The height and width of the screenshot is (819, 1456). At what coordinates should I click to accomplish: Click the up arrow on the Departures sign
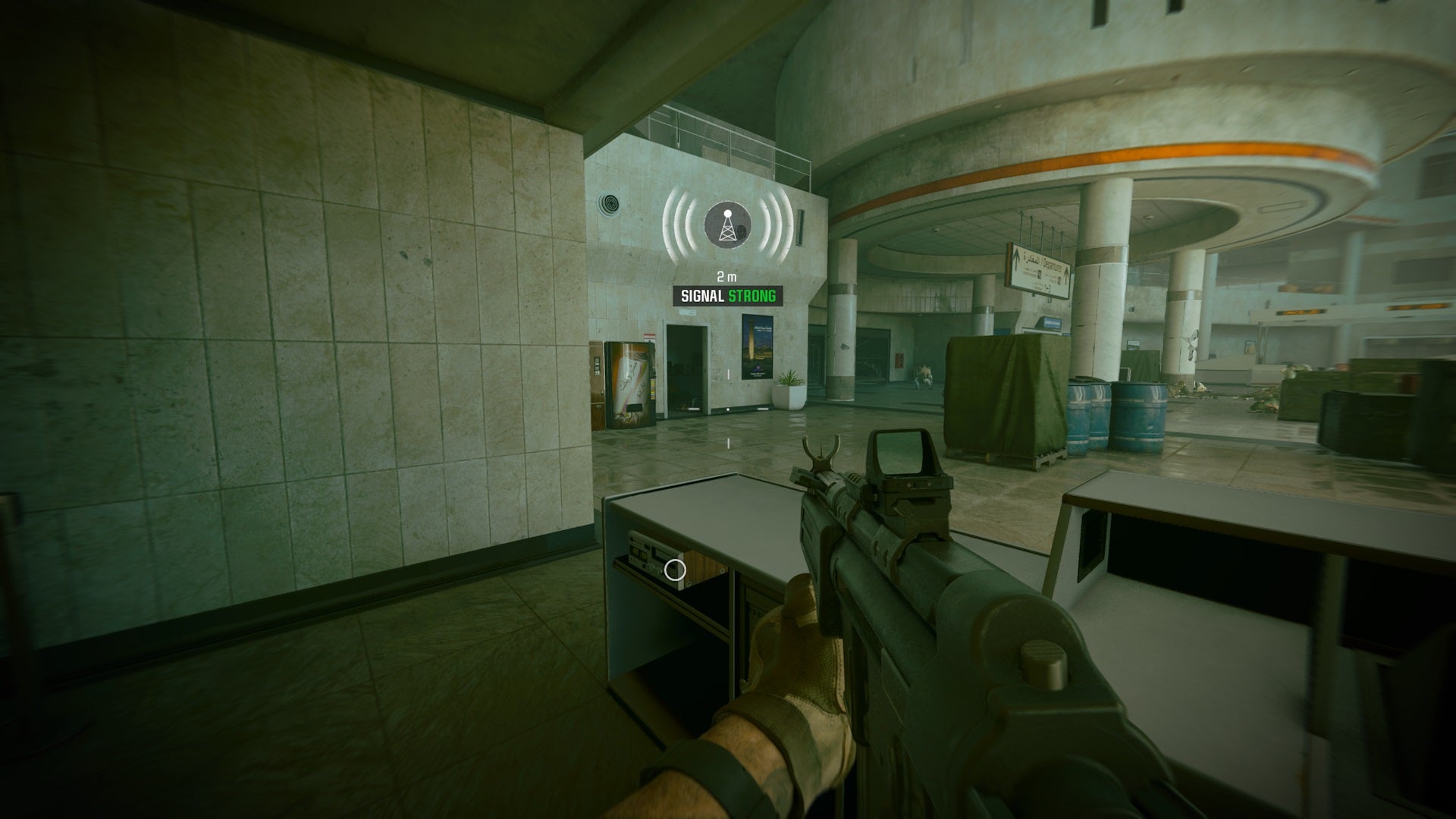[1017, 258]
